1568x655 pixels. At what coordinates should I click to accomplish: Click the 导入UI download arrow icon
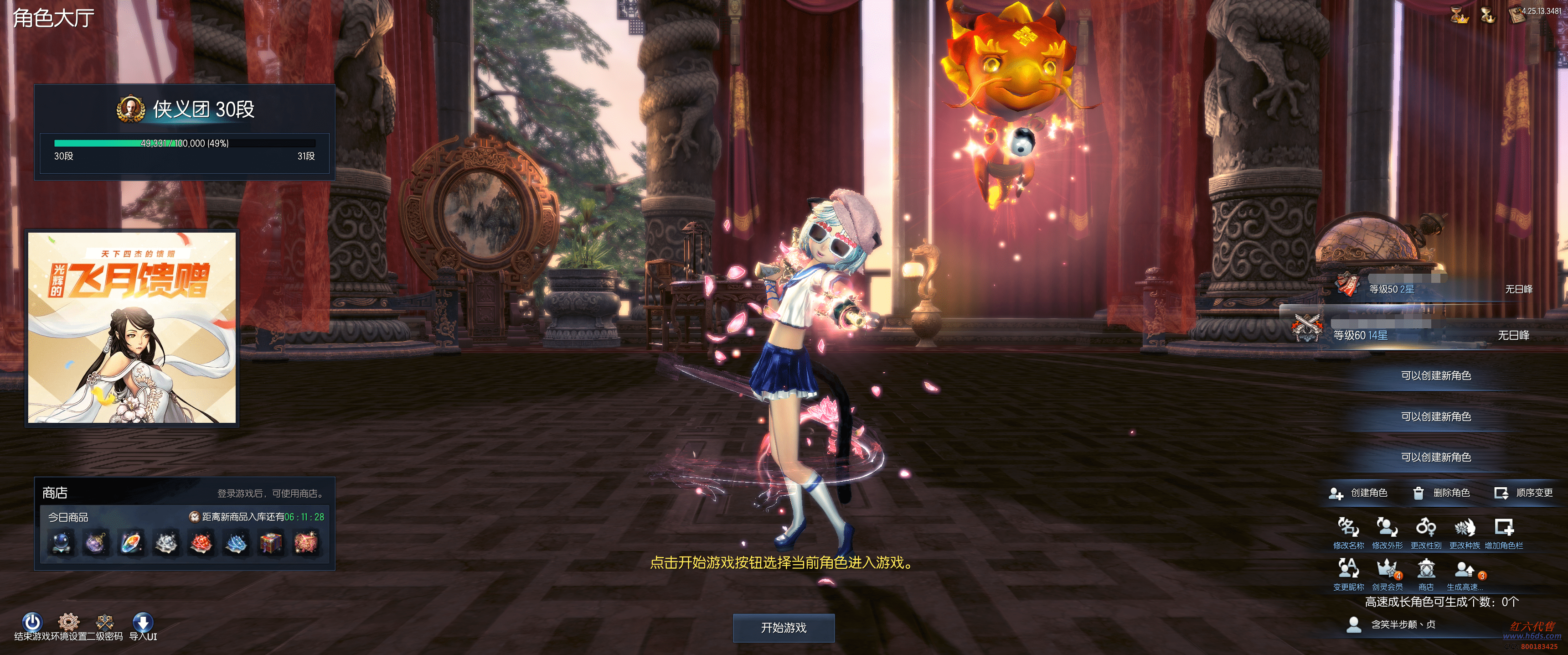point(142,622)
